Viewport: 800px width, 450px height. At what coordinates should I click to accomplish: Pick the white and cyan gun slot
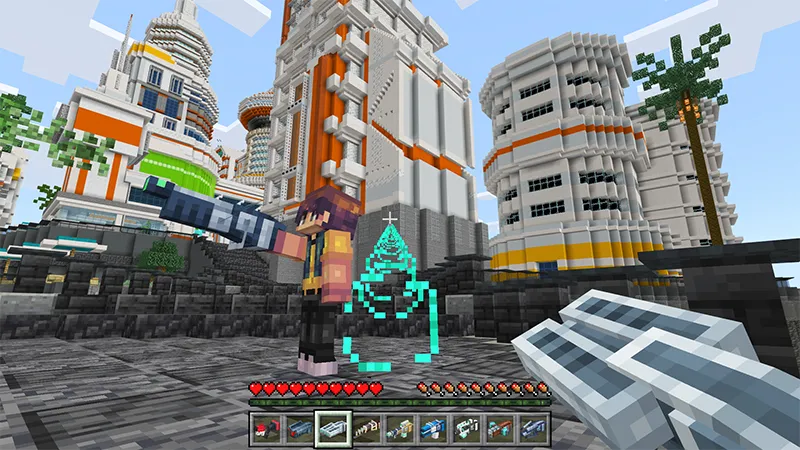467,429
